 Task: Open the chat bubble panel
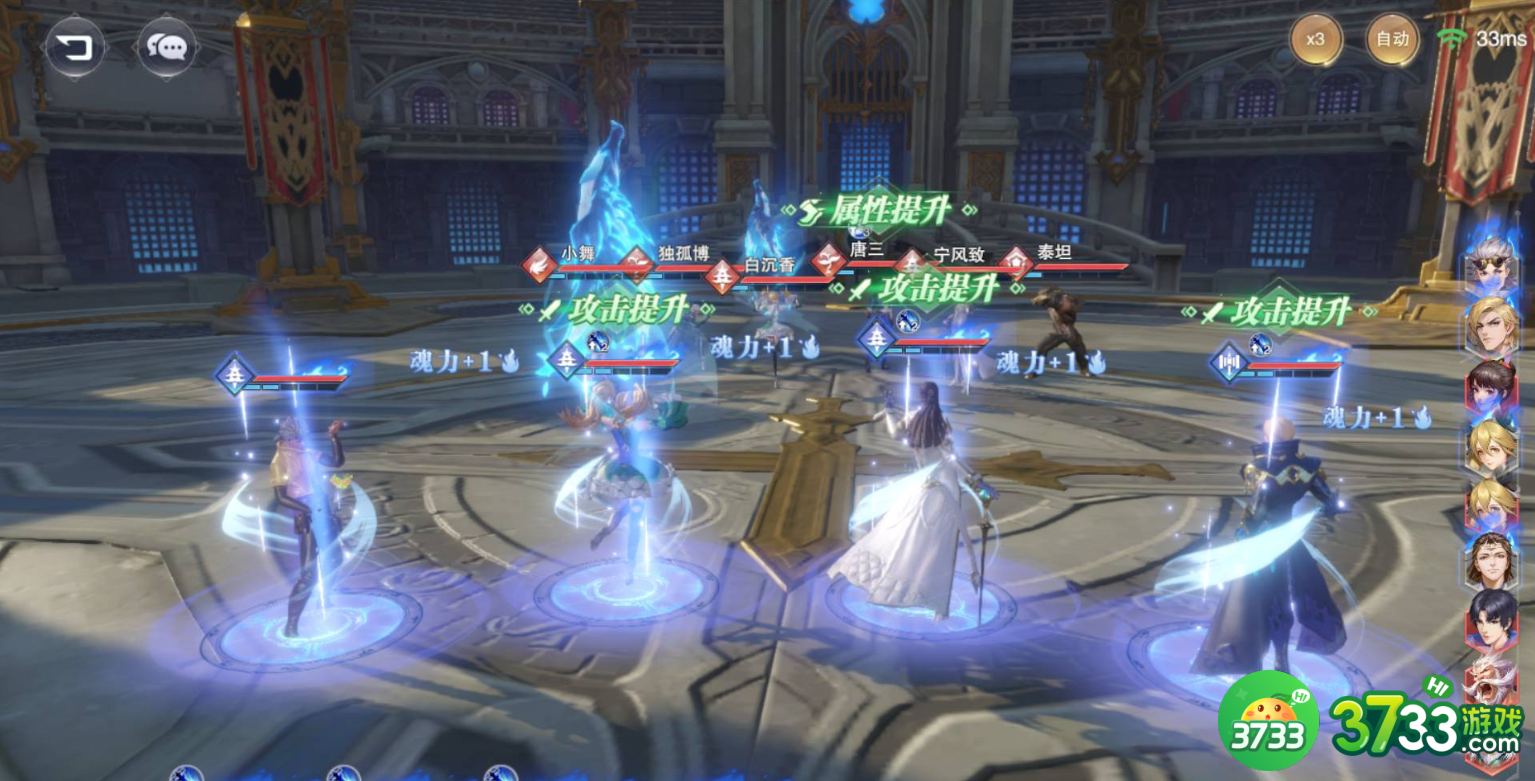coord(166,46)
